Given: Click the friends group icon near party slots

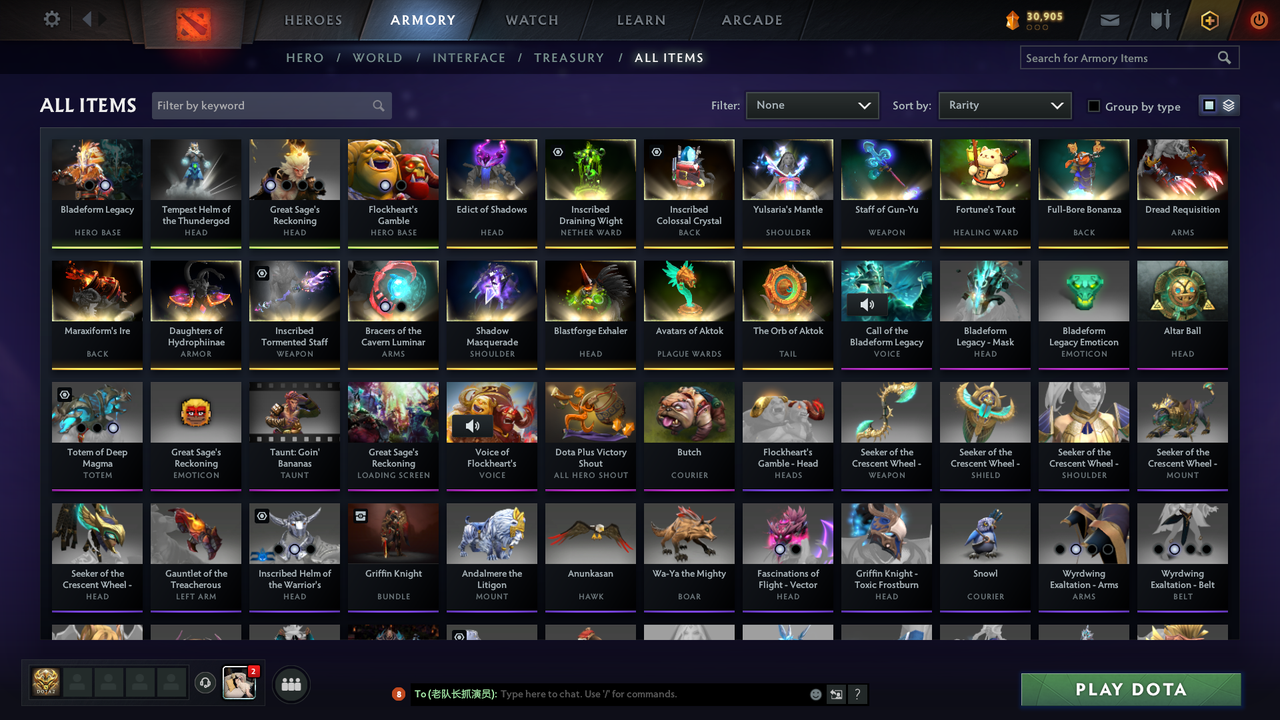Looking at the screenshot, I should tap(289, 684).
